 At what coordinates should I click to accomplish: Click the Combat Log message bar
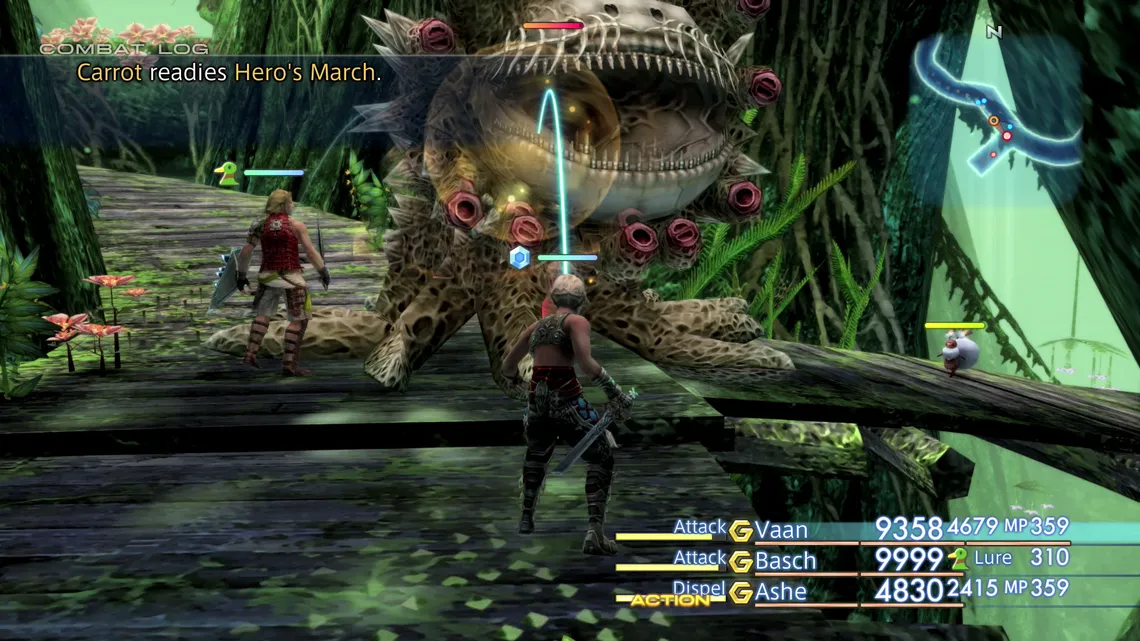pos(230,72)
